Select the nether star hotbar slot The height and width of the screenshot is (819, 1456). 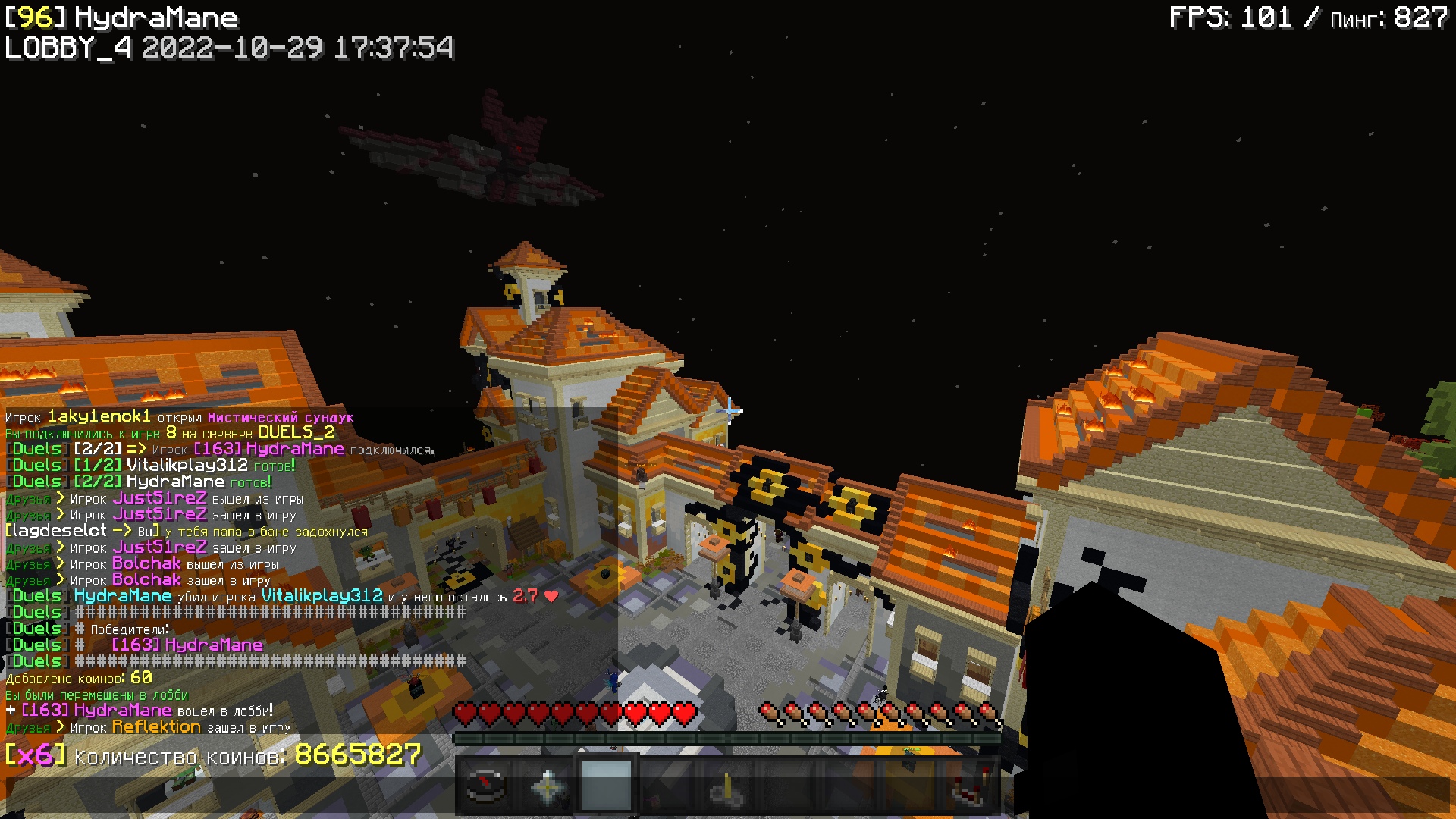click(x=546, y=786)
